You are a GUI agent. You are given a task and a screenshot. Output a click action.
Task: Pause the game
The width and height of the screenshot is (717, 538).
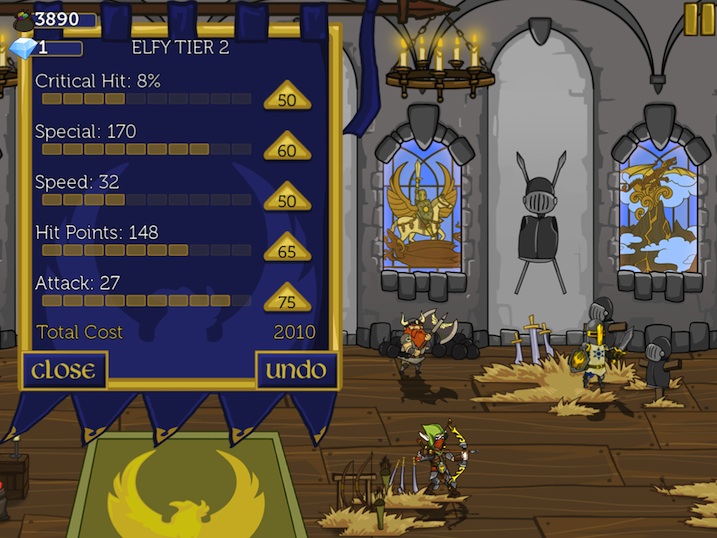tap(699, 18)
